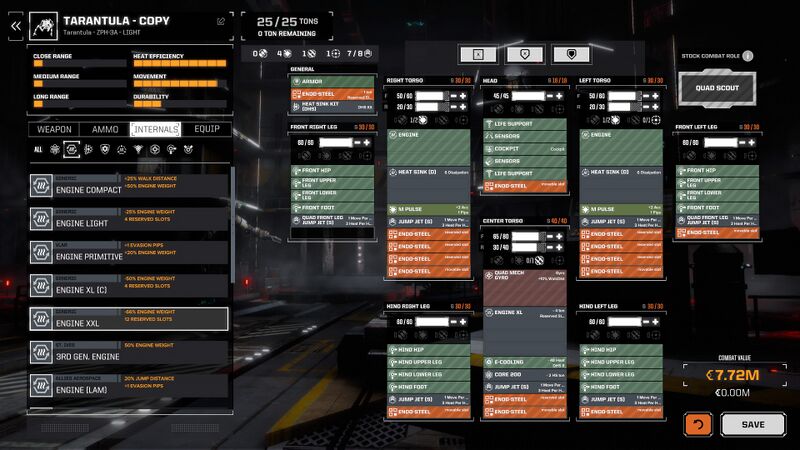The width and height of the screenshot is (800, 450).
Task: Choose the Engine Compact item
Action: [128, 185]
